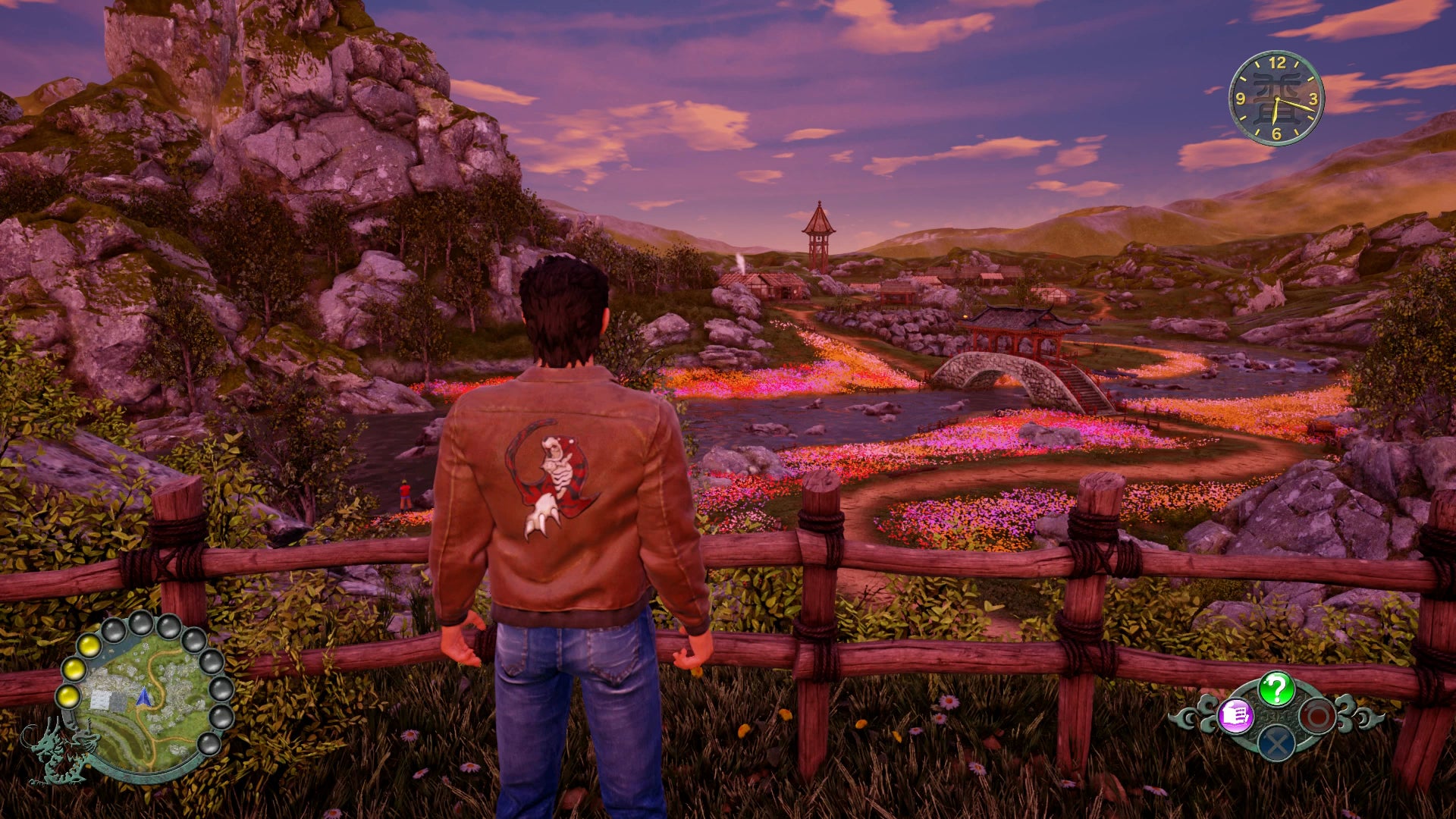Toggle the lowest yellow stamina orb
Viewport: 1456px width, 819px height.
tap(68, 697)
